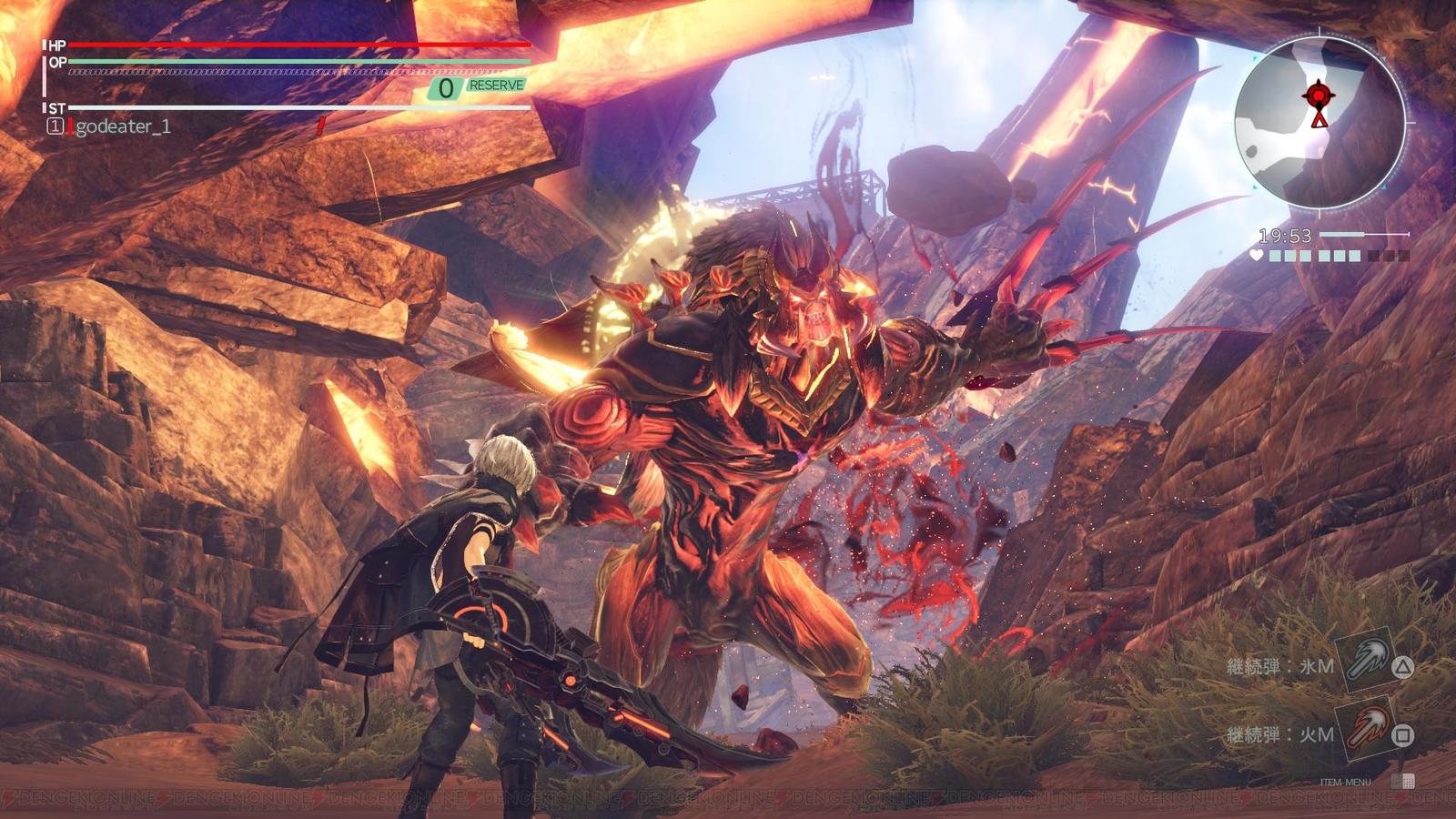The image size is (1456, 819).
Task: Click the RESERVE ammo counter showing 0
Action: click(445, 87)
